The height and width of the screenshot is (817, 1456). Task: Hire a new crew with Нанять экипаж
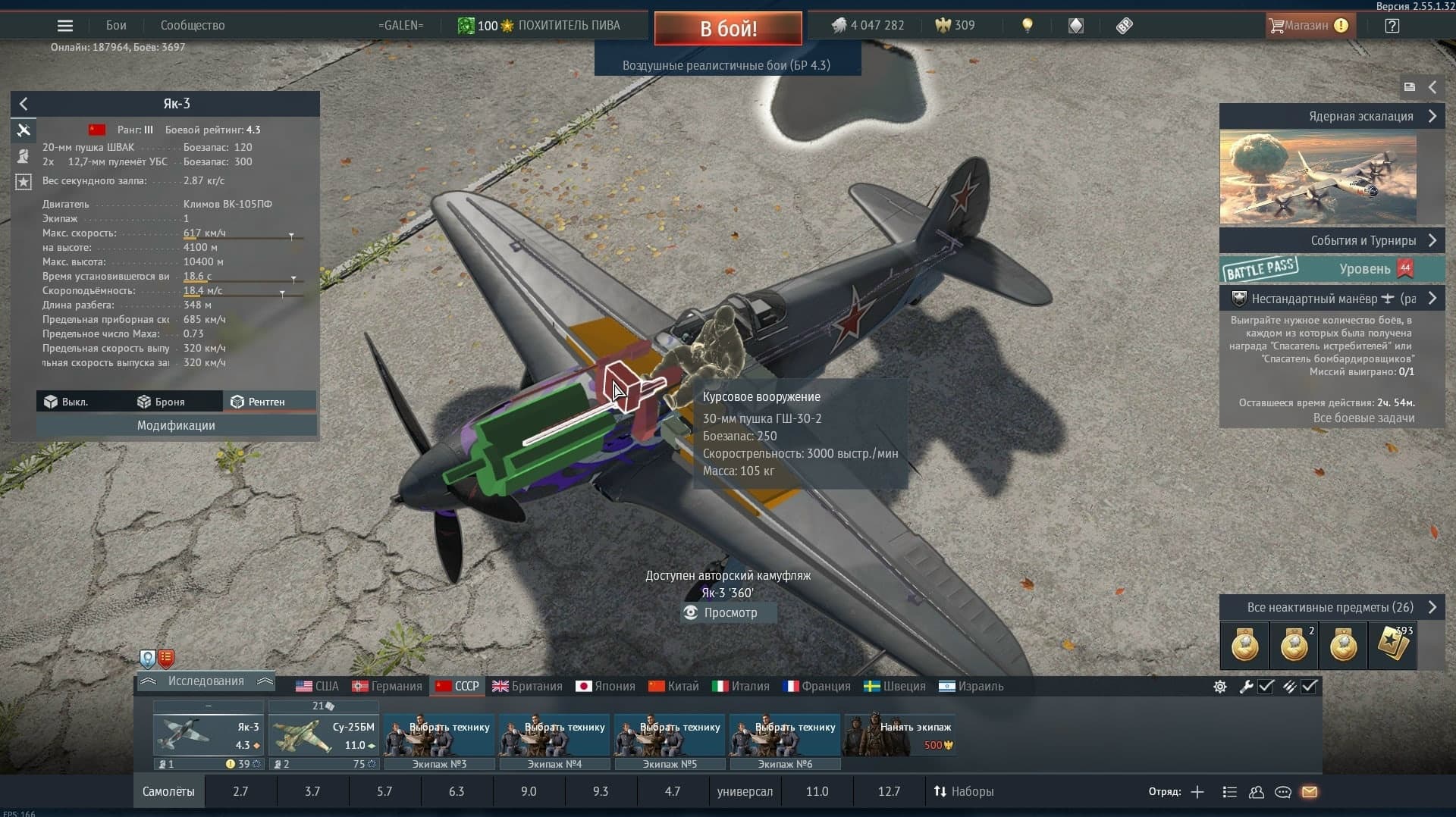point(900,735)
